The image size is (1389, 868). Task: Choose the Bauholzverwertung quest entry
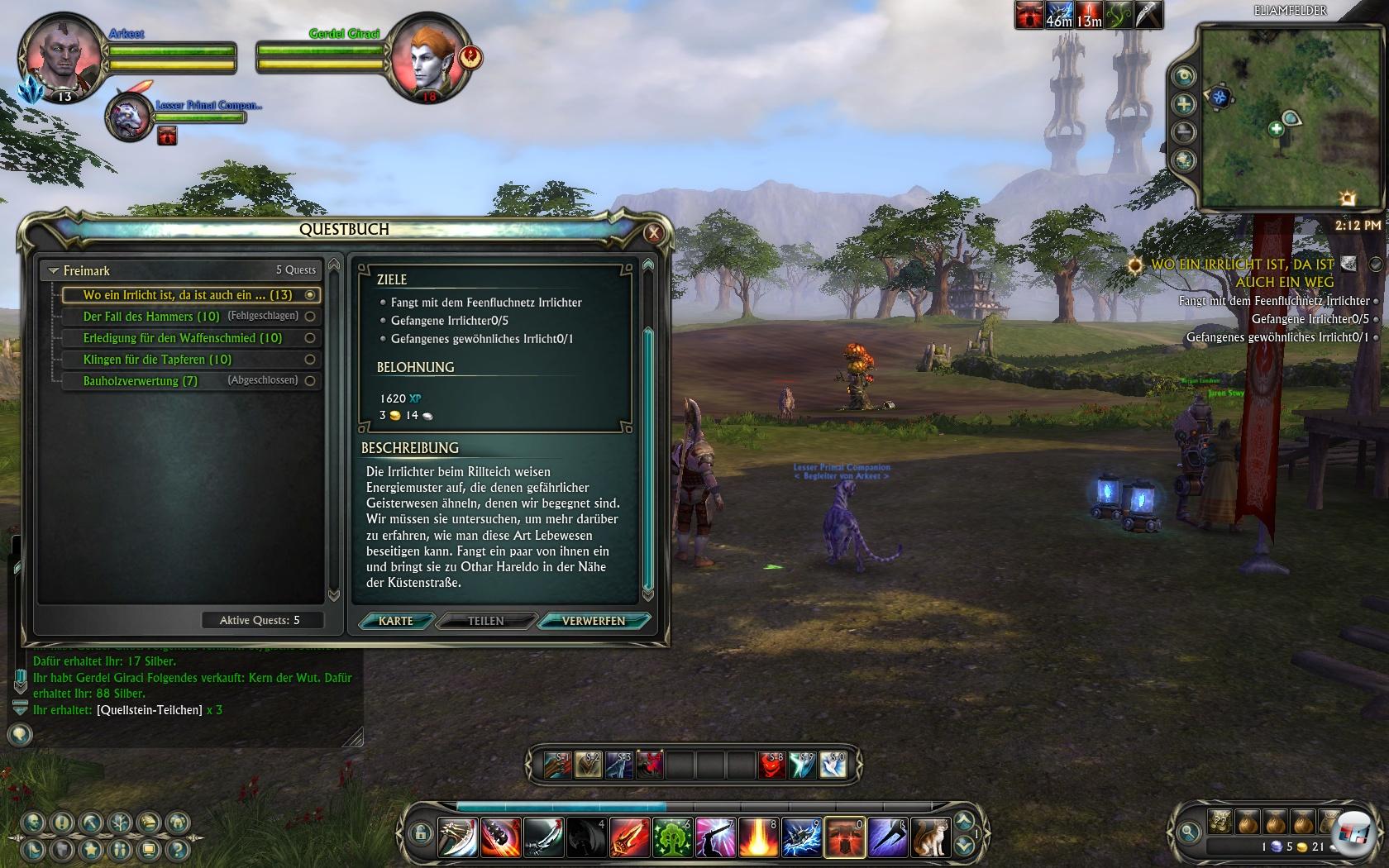141,381
